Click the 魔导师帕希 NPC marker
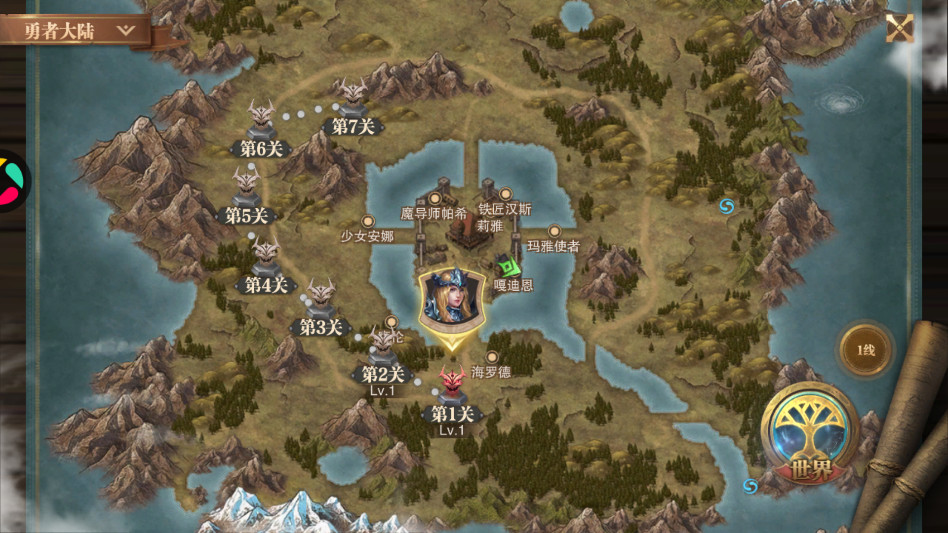This screenshot has width=948, height=533. pyautogui.click(x=435, y=198)
